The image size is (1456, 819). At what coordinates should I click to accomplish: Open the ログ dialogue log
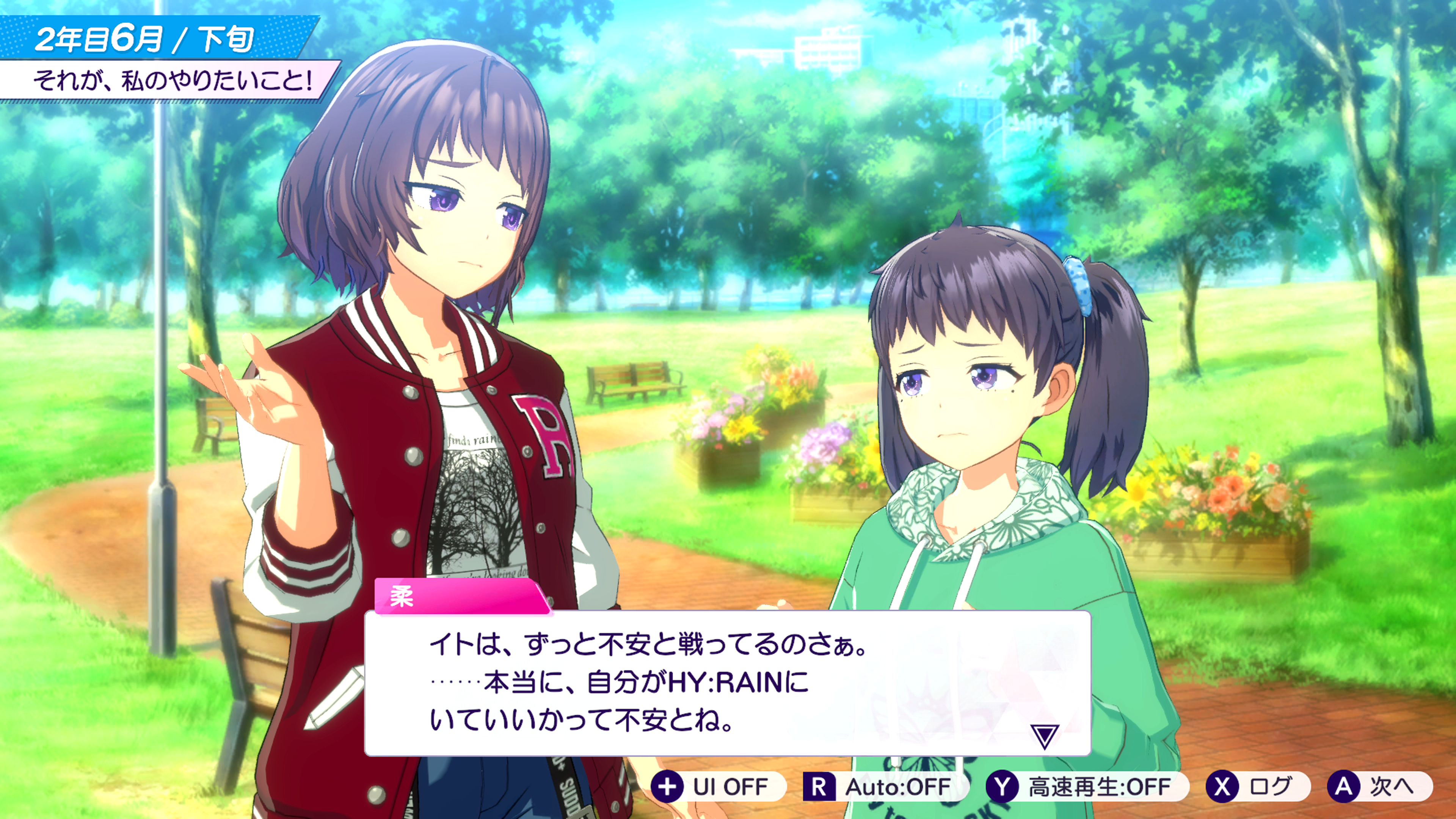pos(1257,786)
